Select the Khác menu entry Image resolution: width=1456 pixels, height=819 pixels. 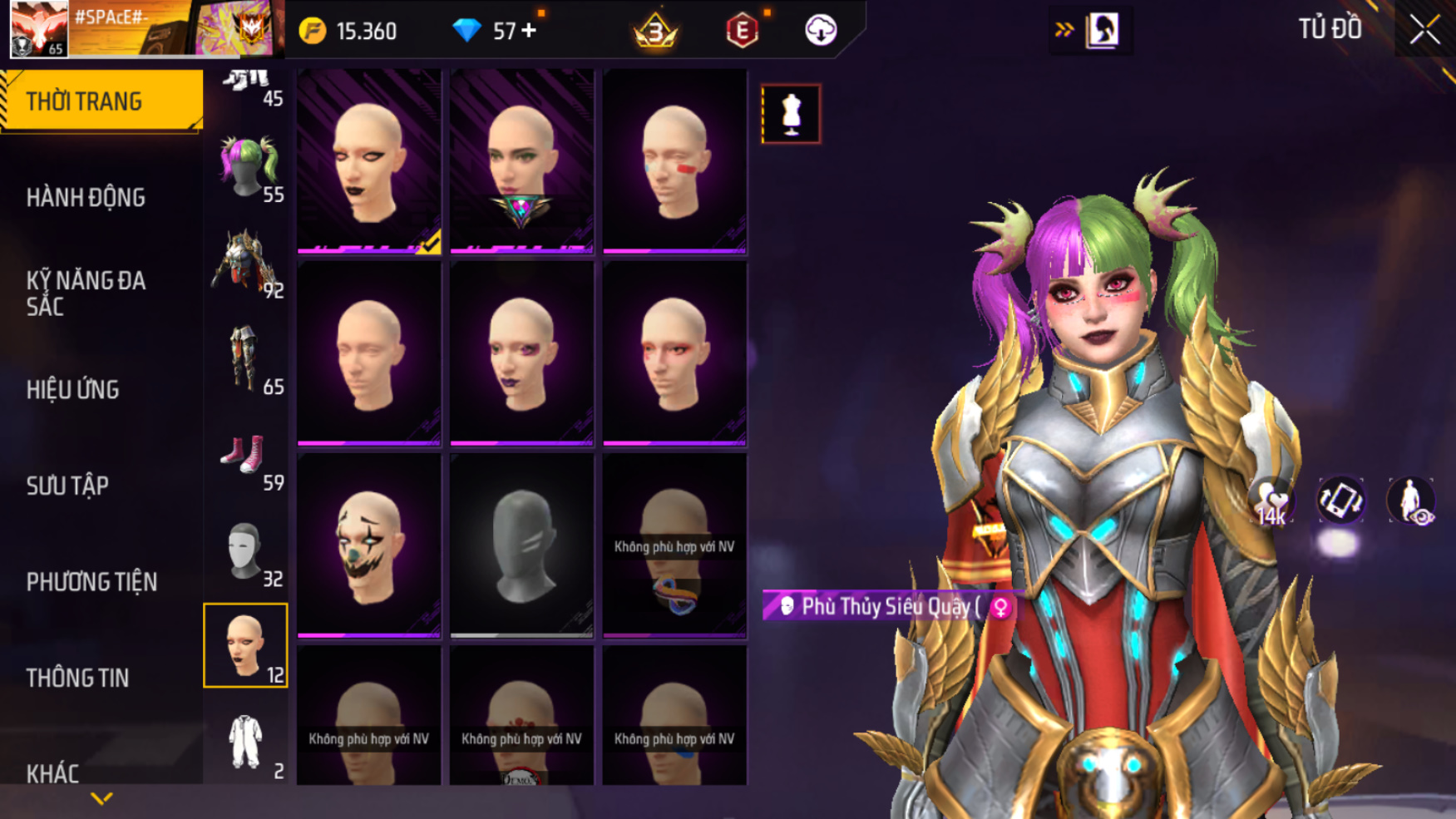(52, 773)
